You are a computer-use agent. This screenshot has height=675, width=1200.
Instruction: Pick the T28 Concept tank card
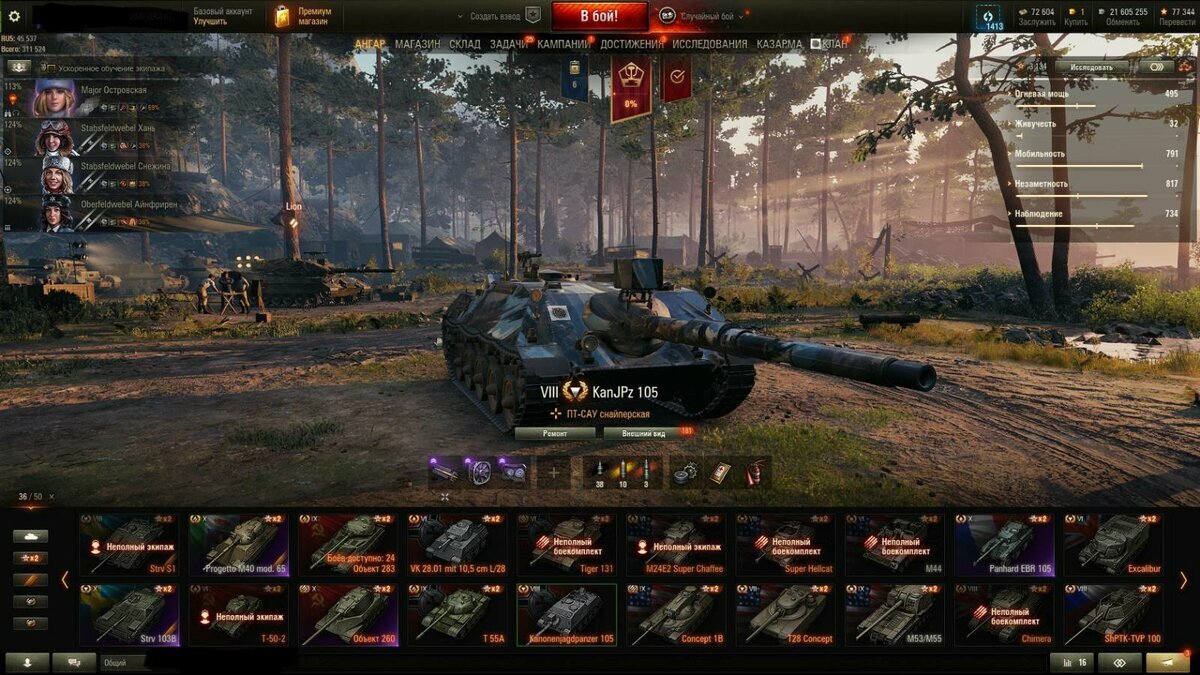785,614
